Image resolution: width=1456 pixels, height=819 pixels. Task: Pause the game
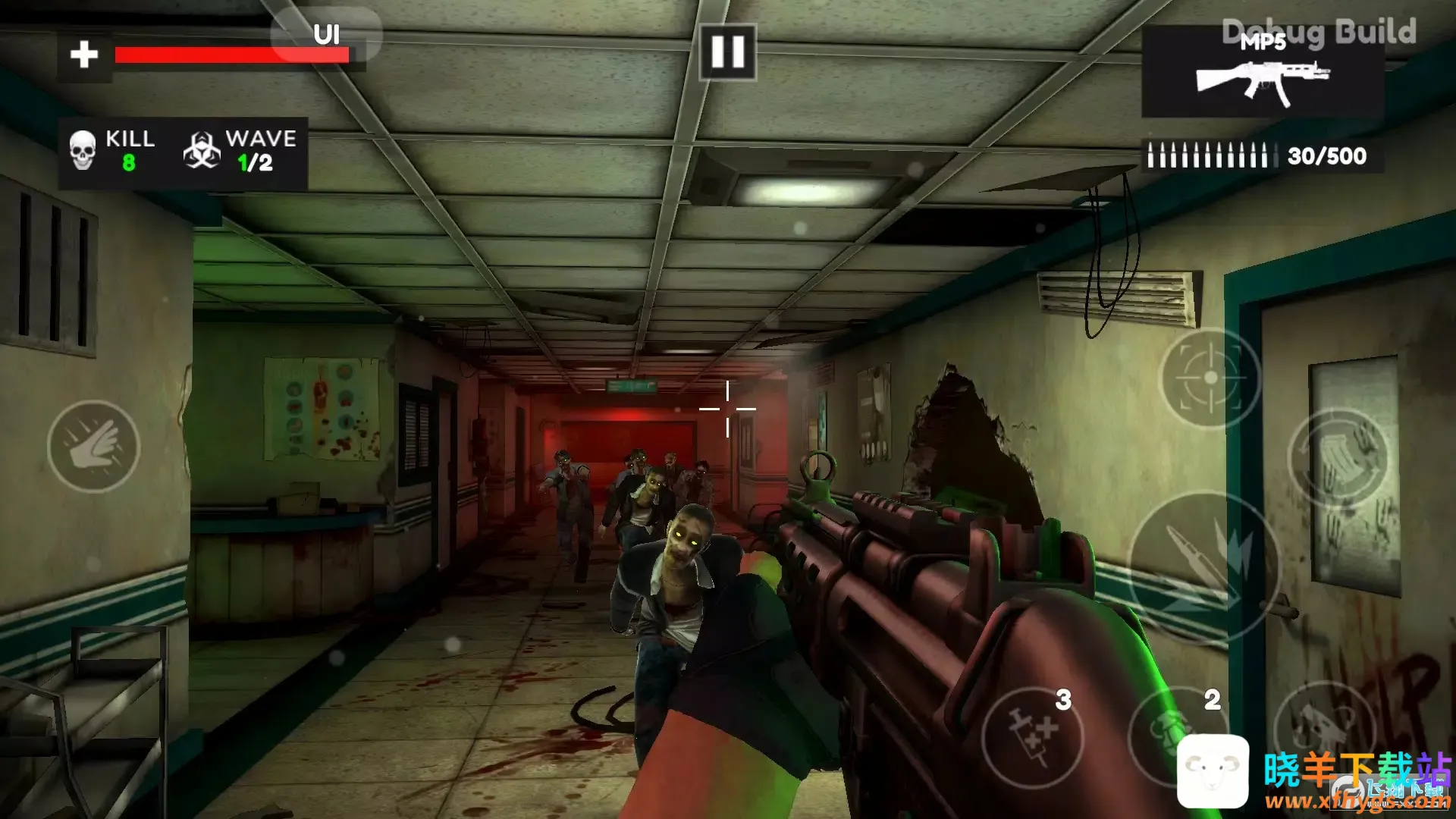coord(727,52)
